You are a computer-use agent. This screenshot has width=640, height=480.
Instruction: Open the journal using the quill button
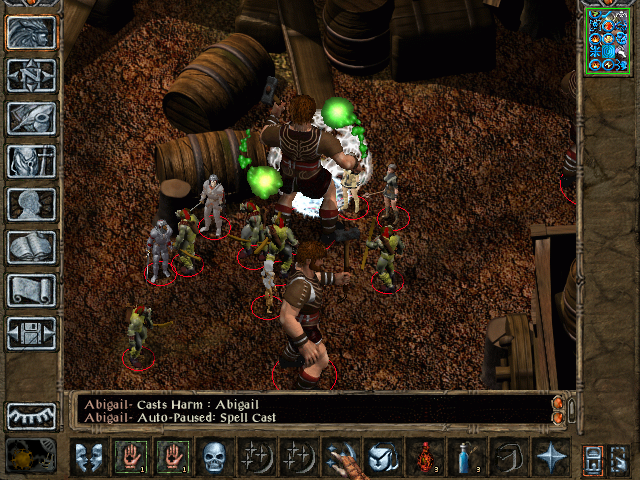point(32,117)
